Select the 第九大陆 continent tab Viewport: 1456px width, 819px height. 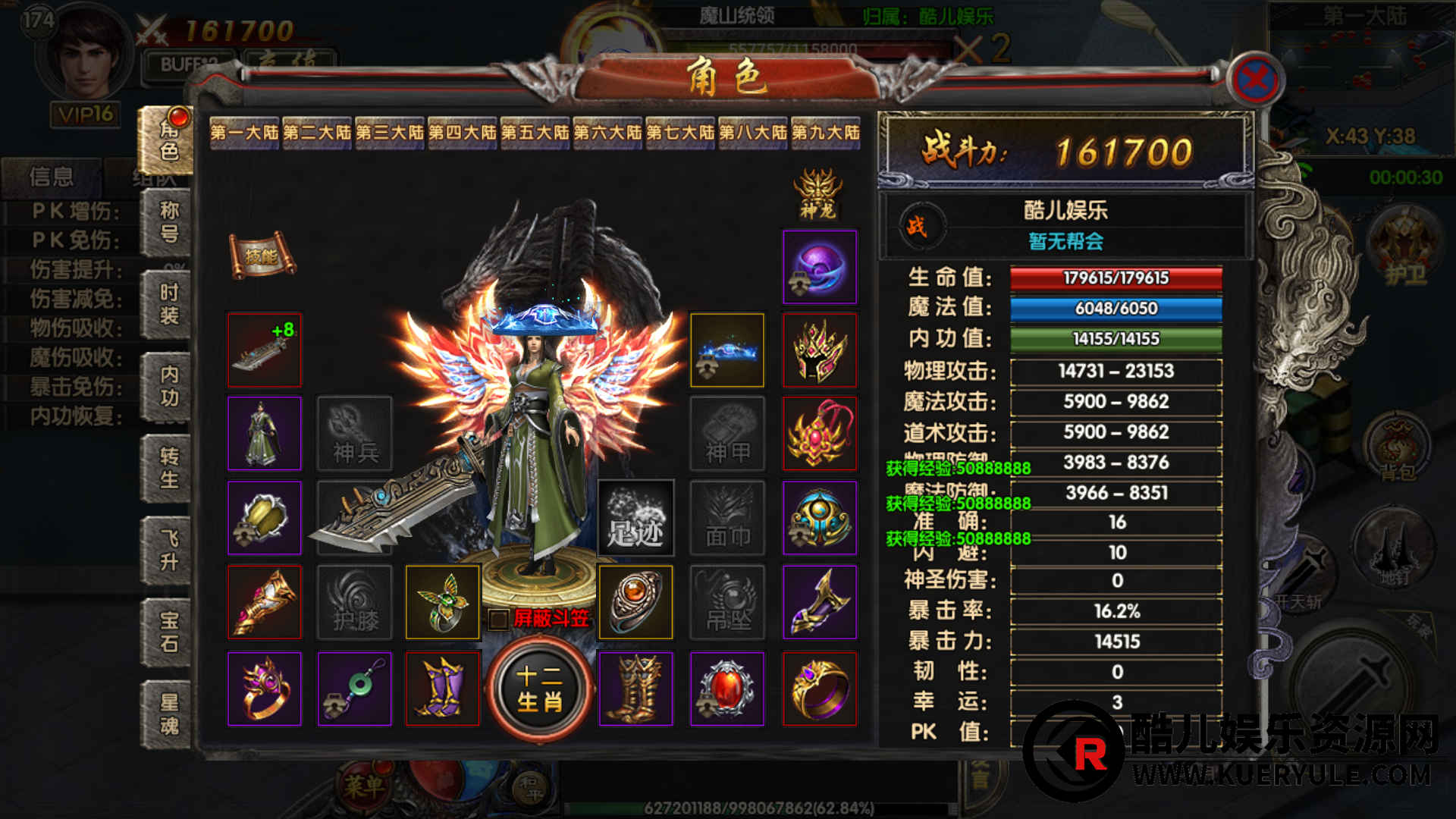pos(826,133)
